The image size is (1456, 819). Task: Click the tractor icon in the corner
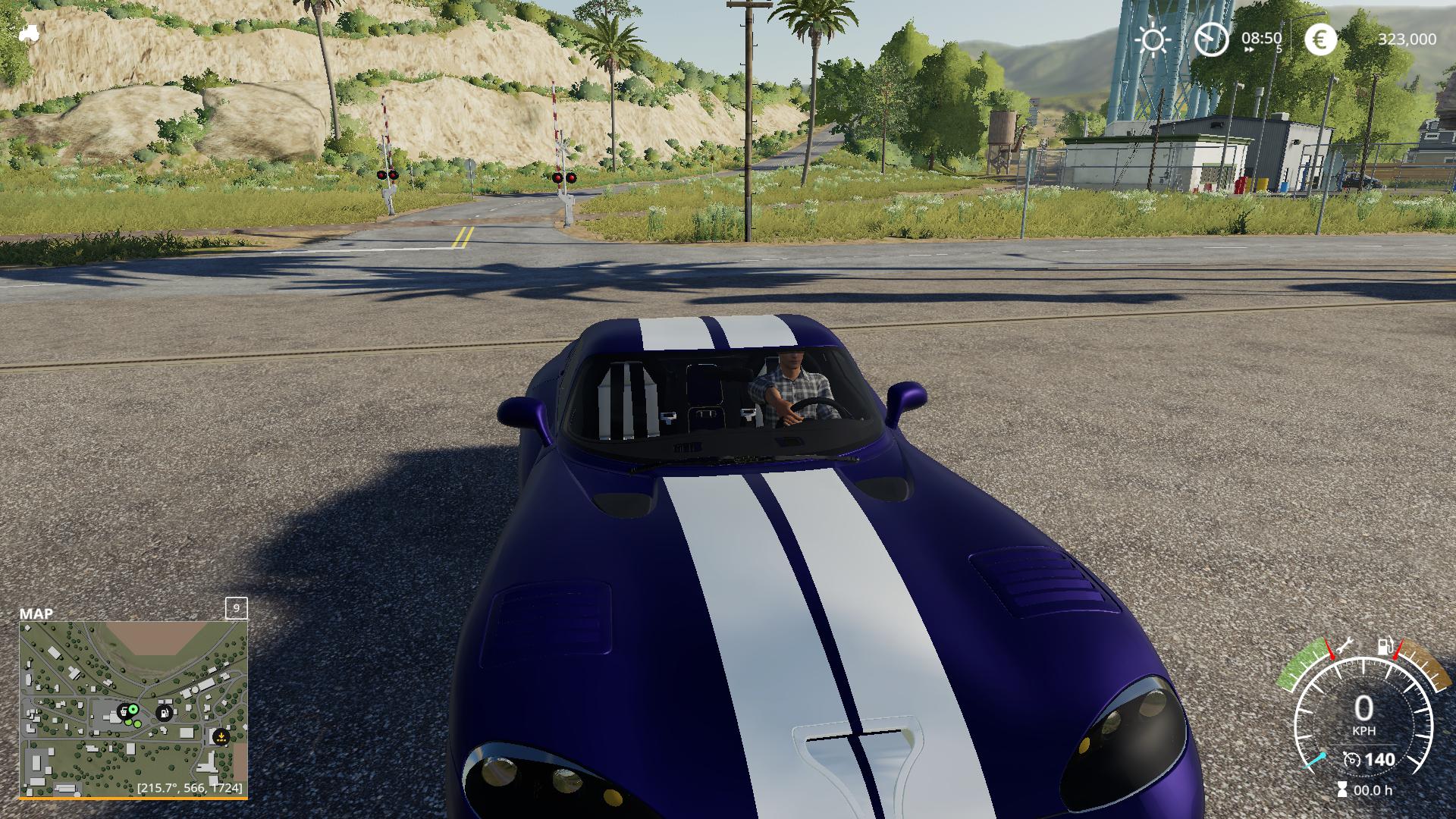tap(29, 33)
